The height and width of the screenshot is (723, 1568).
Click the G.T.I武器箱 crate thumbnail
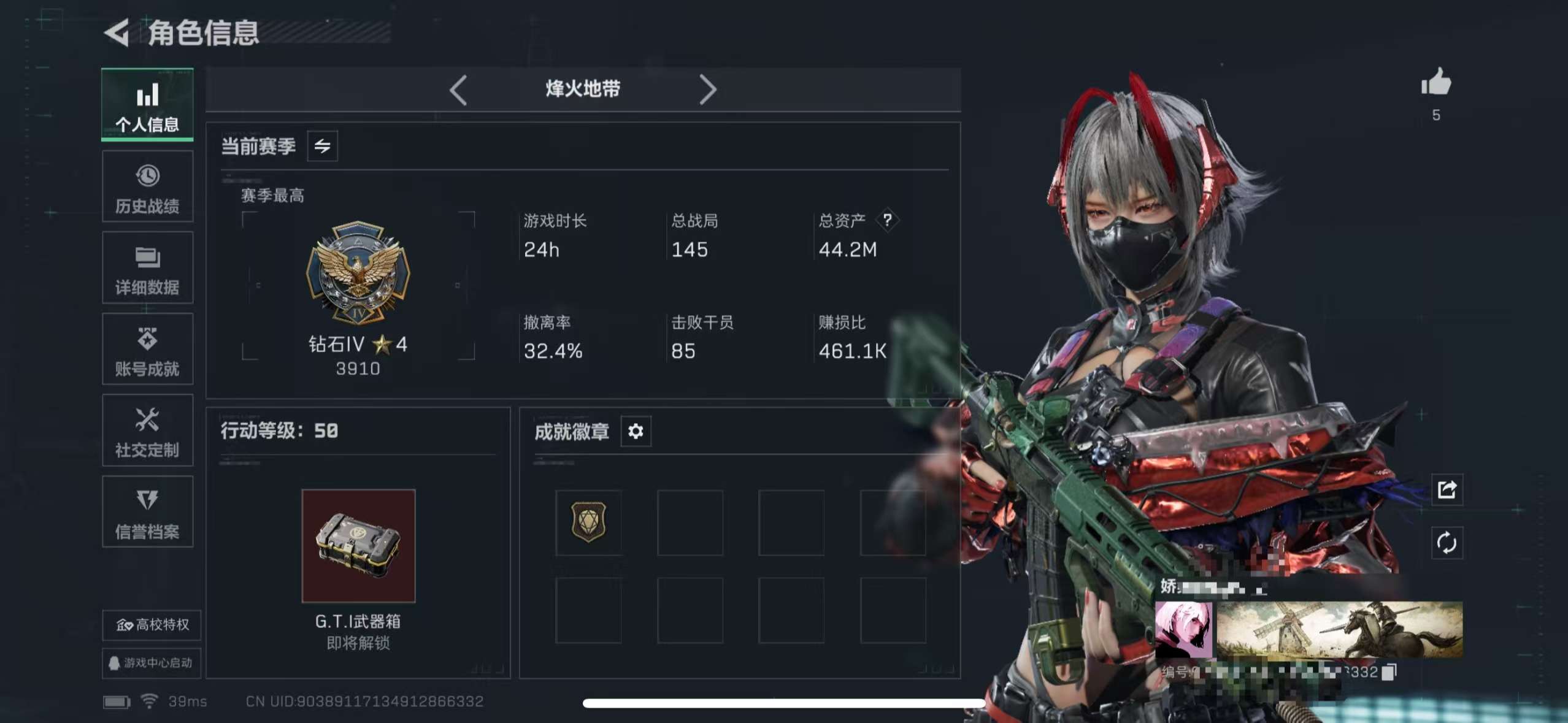(x=359, y=546)
